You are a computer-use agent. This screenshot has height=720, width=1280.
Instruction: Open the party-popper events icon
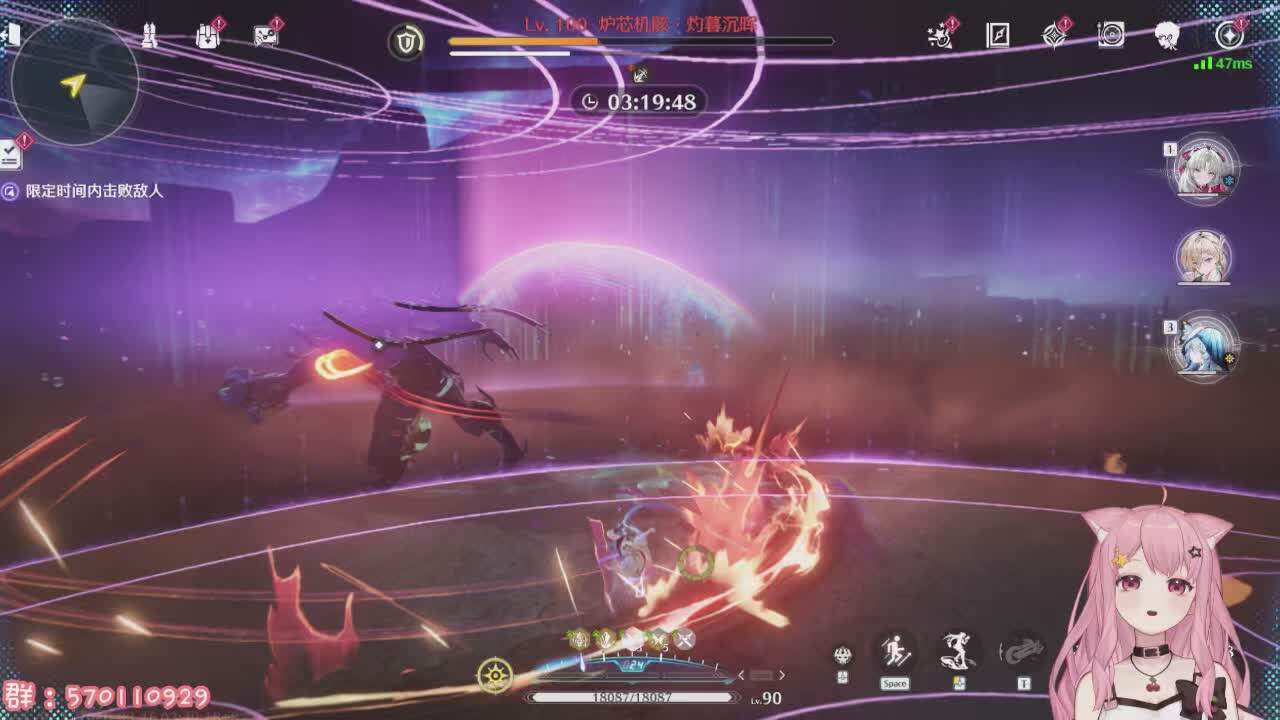point(940,36)
